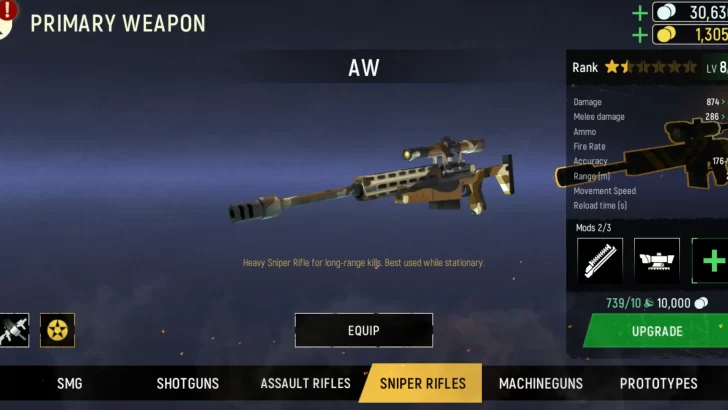Select the Sniper Rifles tab
Viewport: 728px width, 410px height.
click(423, 383)
